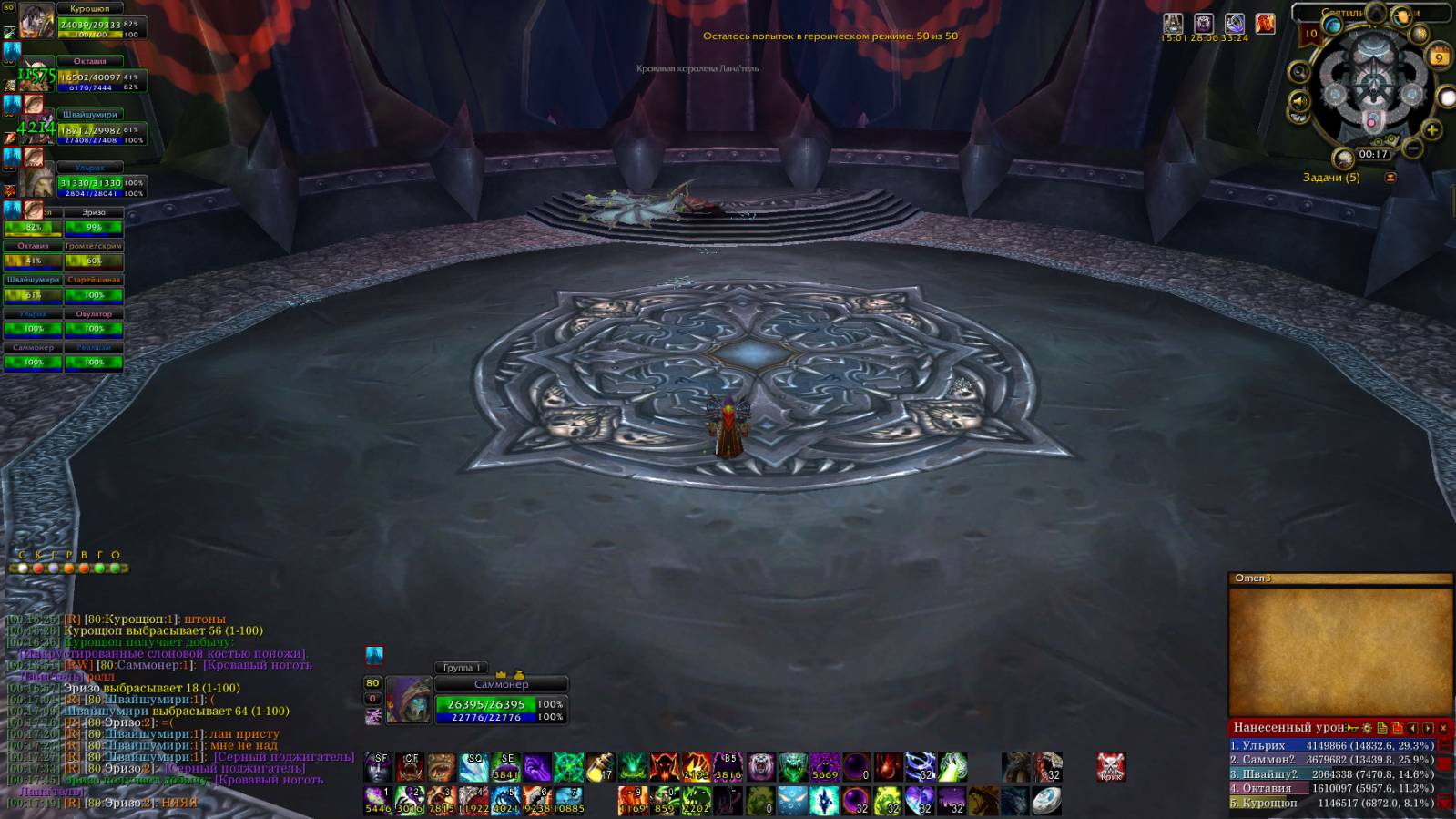The image size is (1456, 819).
Task: Activate the SF action bar ability
Action: [x=379, y=768]
